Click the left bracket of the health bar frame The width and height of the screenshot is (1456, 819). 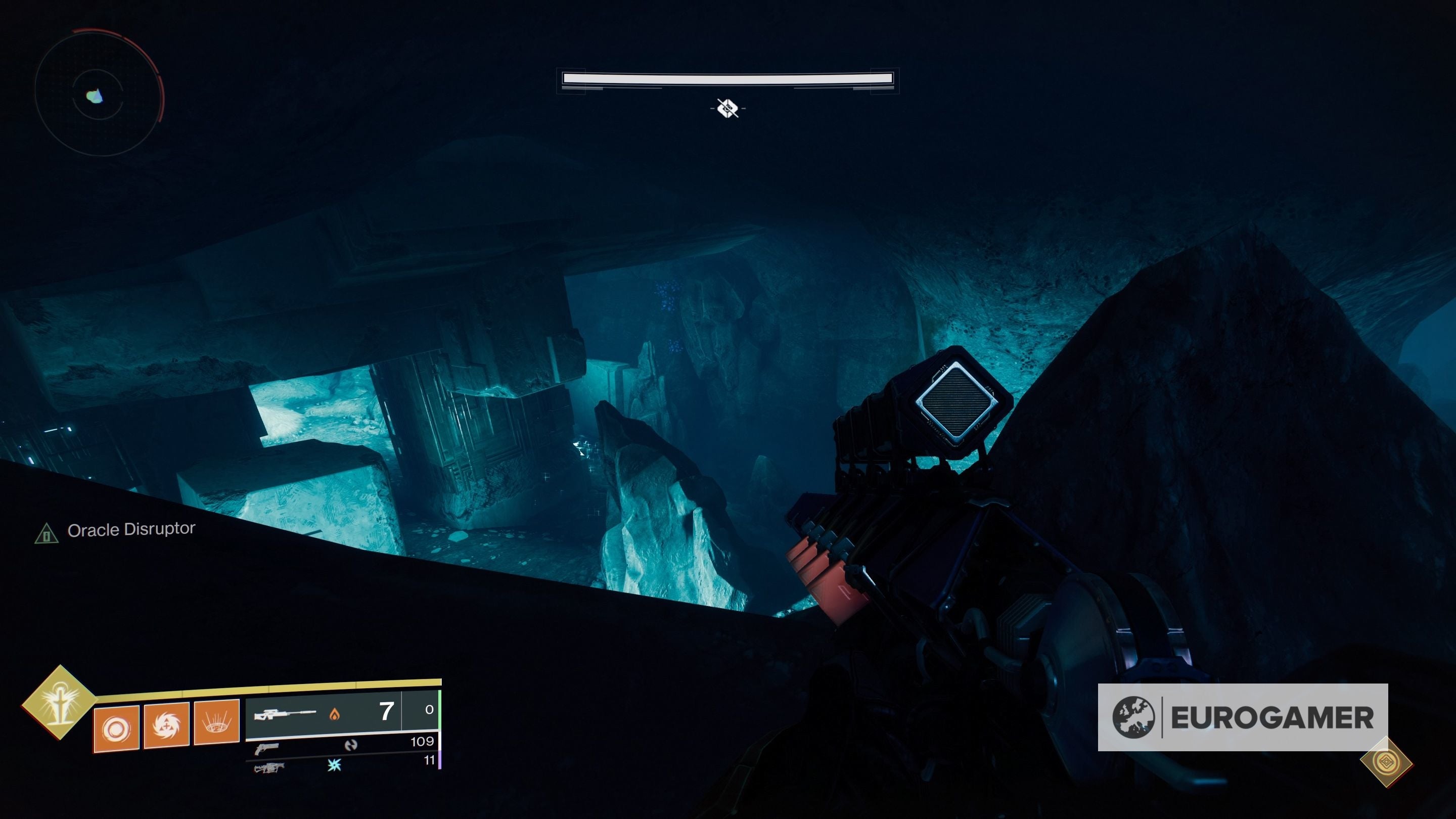coord(571,81)
